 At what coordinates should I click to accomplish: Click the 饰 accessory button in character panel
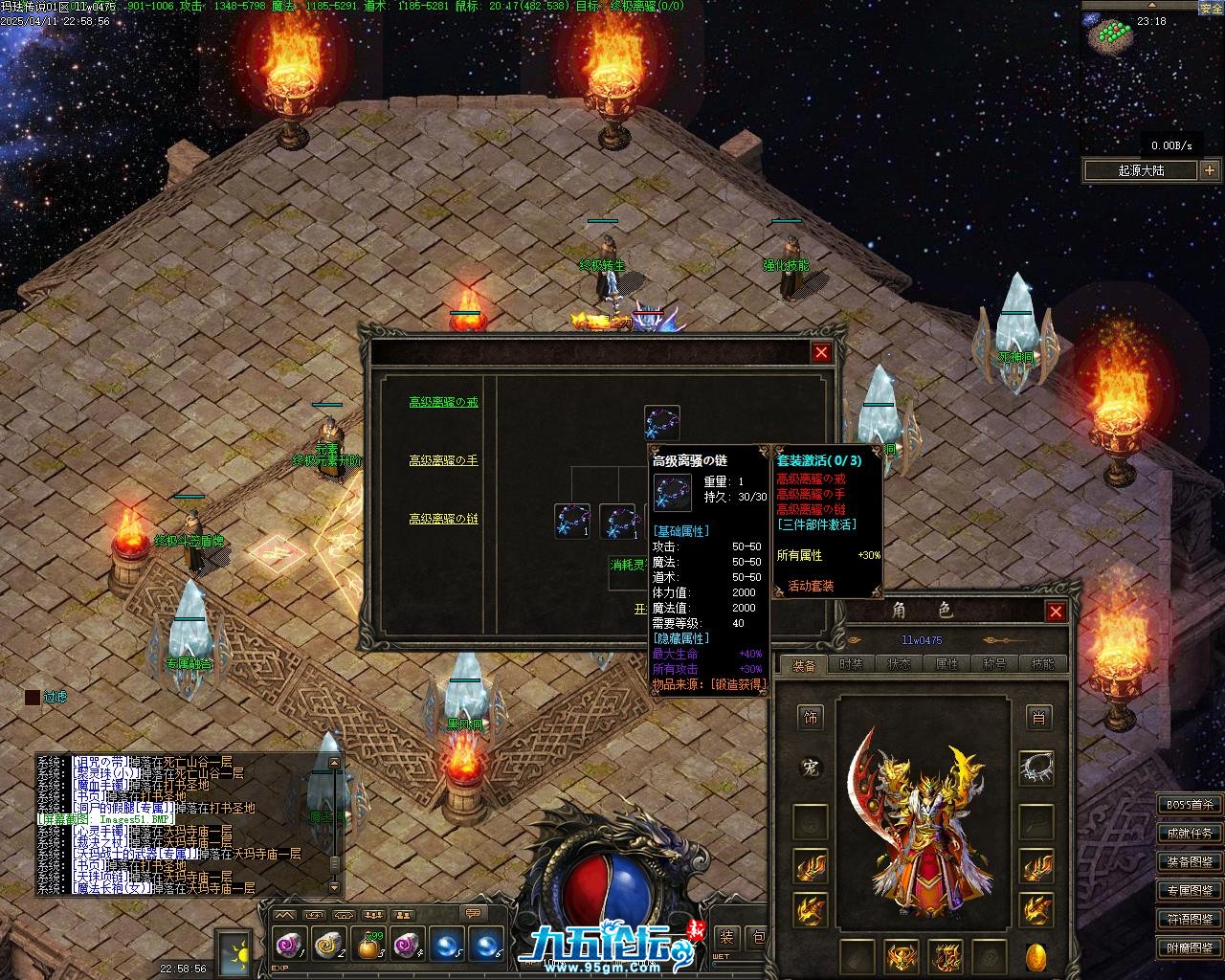[x=811, y=717]
